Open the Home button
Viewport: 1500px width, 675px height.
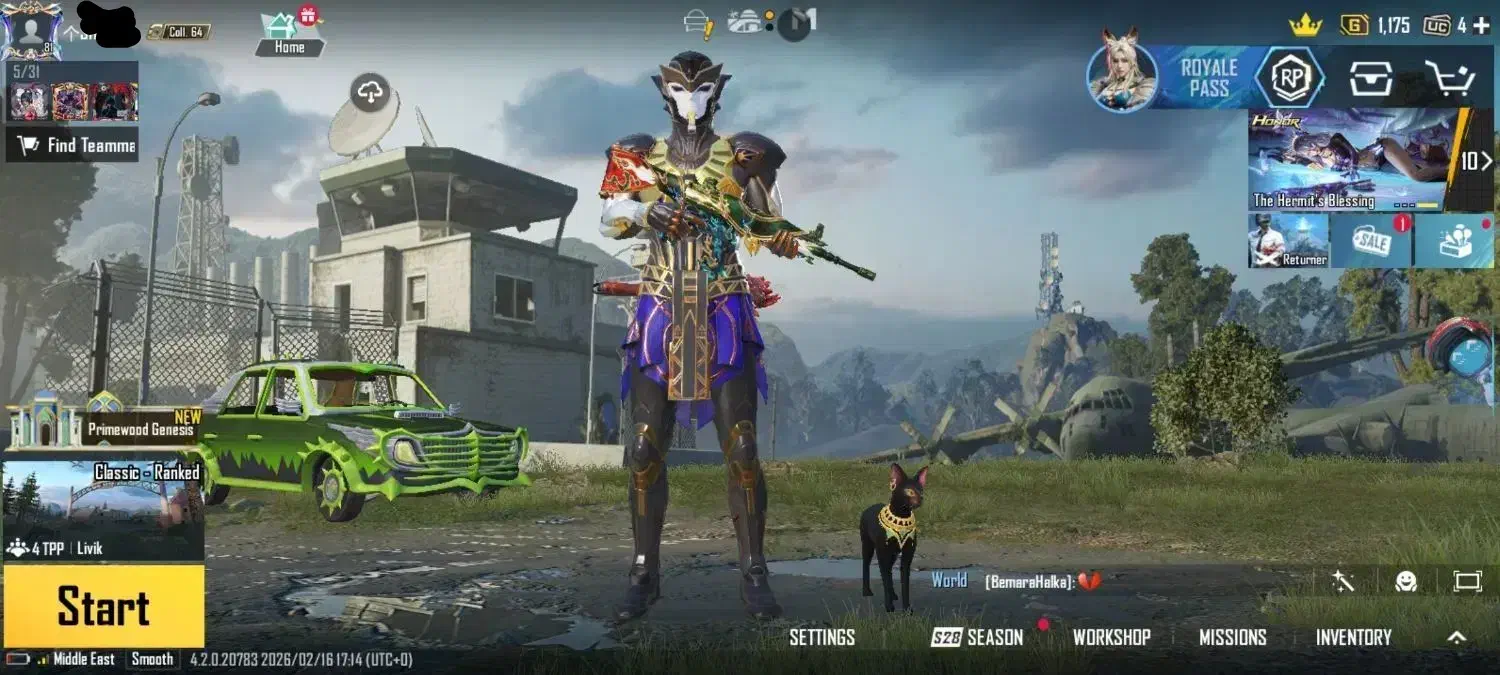pos(289,35)
